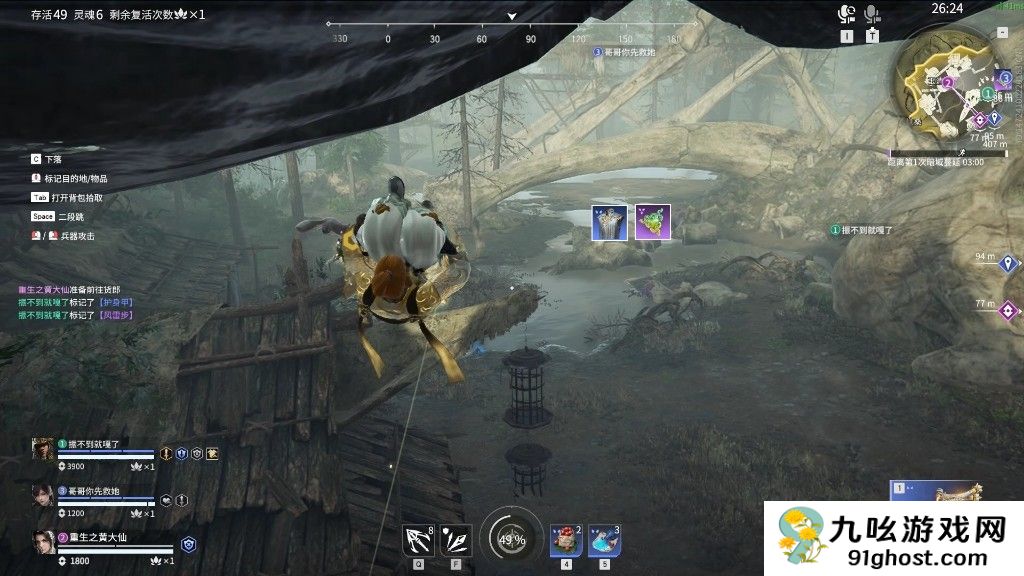
Task: Use the red mushroom consumable slot
Action: point(566,540)
